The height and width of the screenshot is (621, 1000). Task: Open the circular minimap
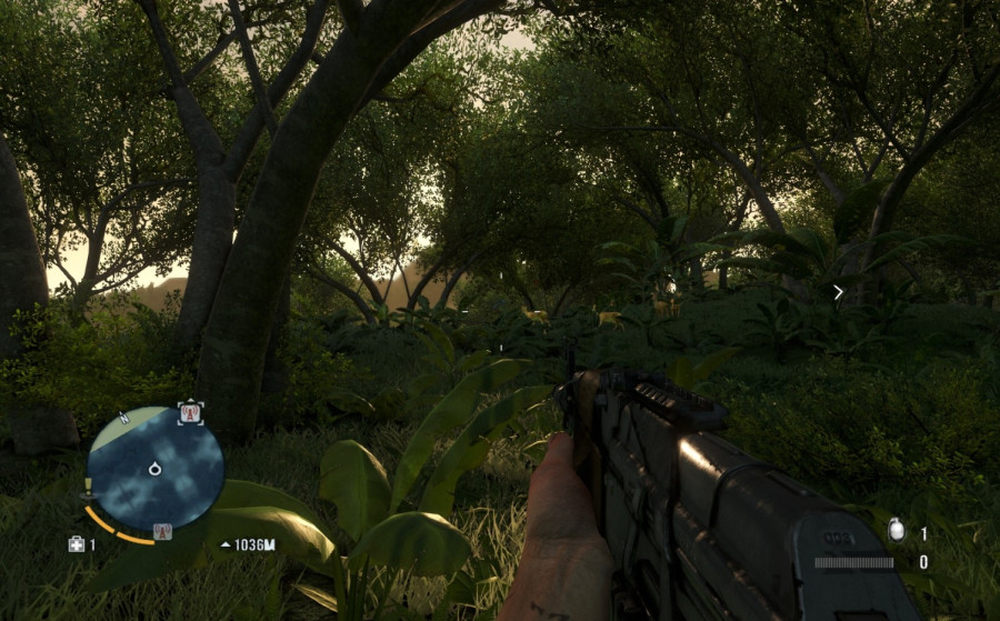point(154,468)
